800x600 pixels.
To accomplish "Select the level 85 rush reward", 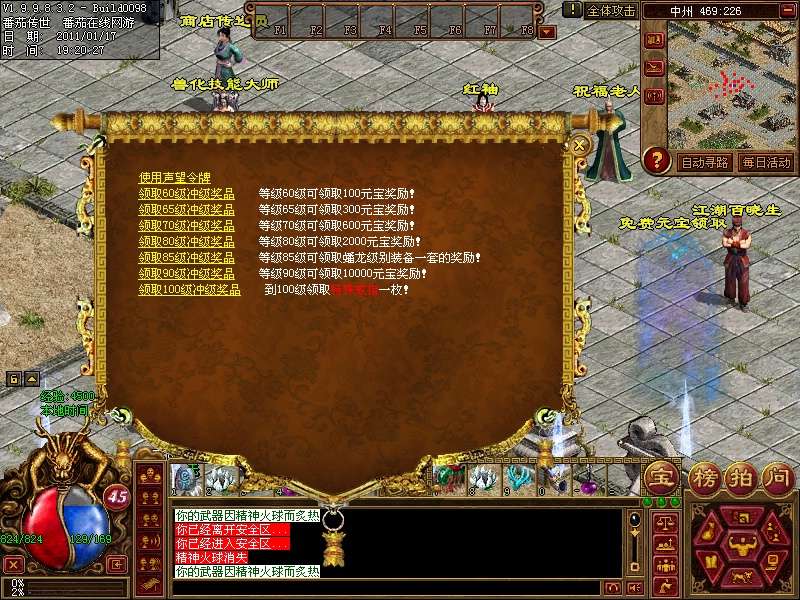I will pos(186,257).
